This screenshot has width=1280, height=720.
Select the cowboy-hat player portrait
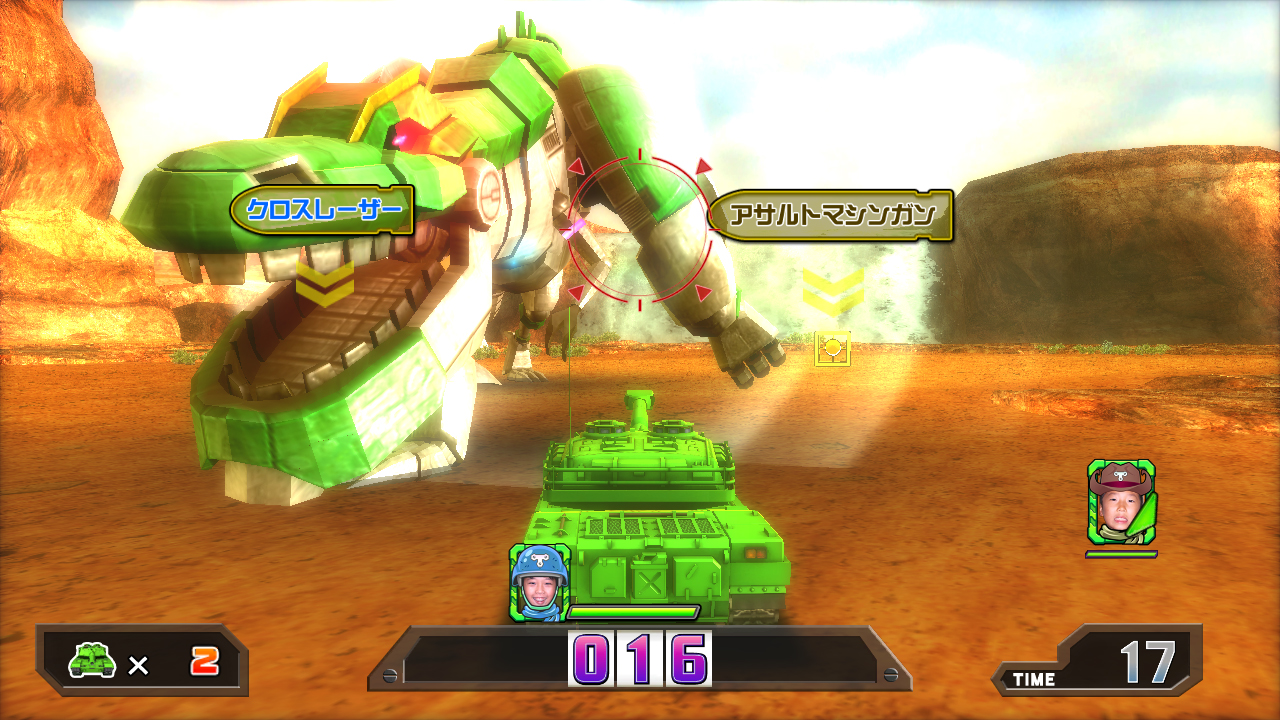tap(1121, 502)
